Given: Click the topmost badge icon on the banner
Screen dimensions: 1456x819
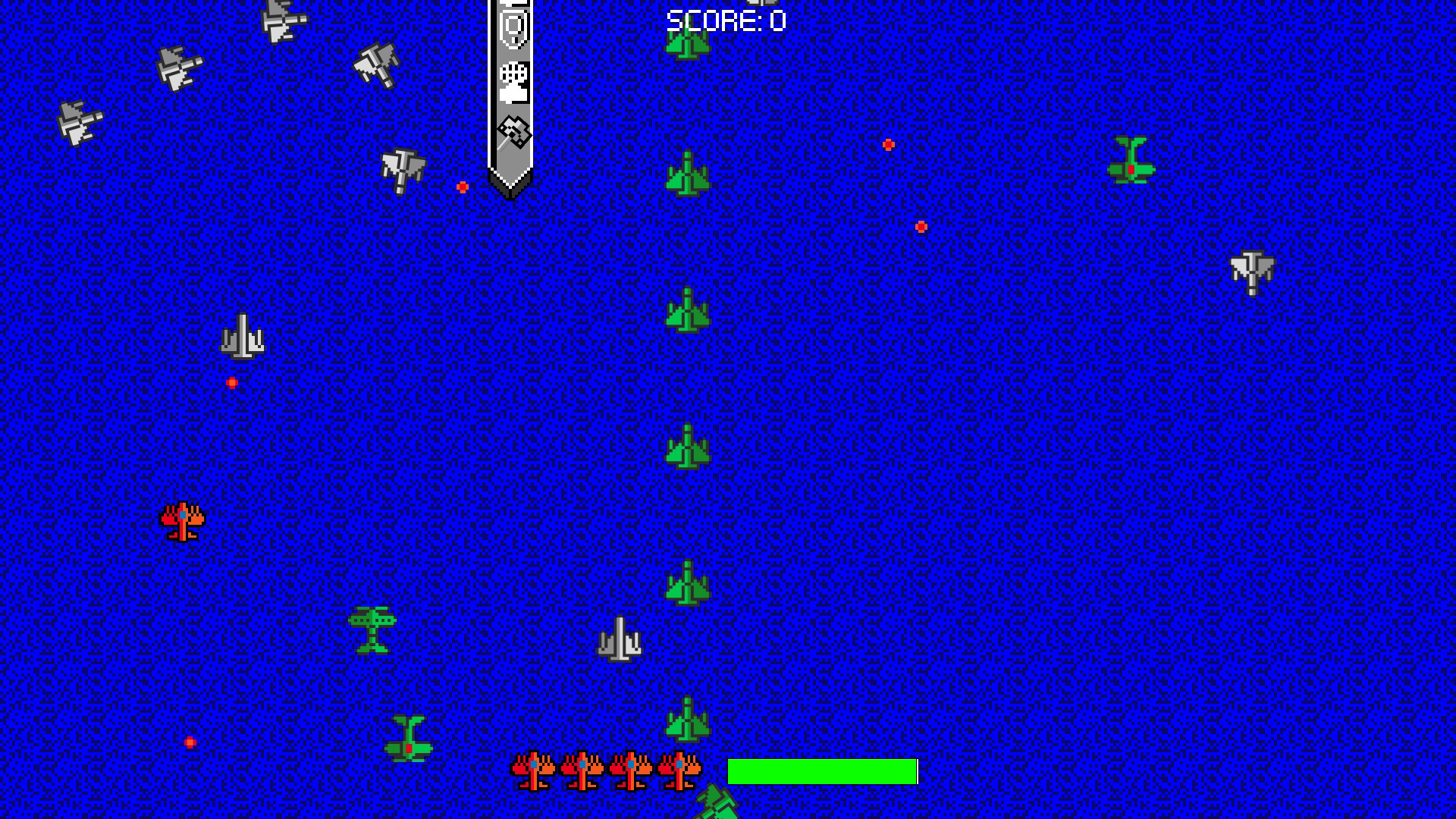Looking at the screenshot, I should click(x=513, y=4).
